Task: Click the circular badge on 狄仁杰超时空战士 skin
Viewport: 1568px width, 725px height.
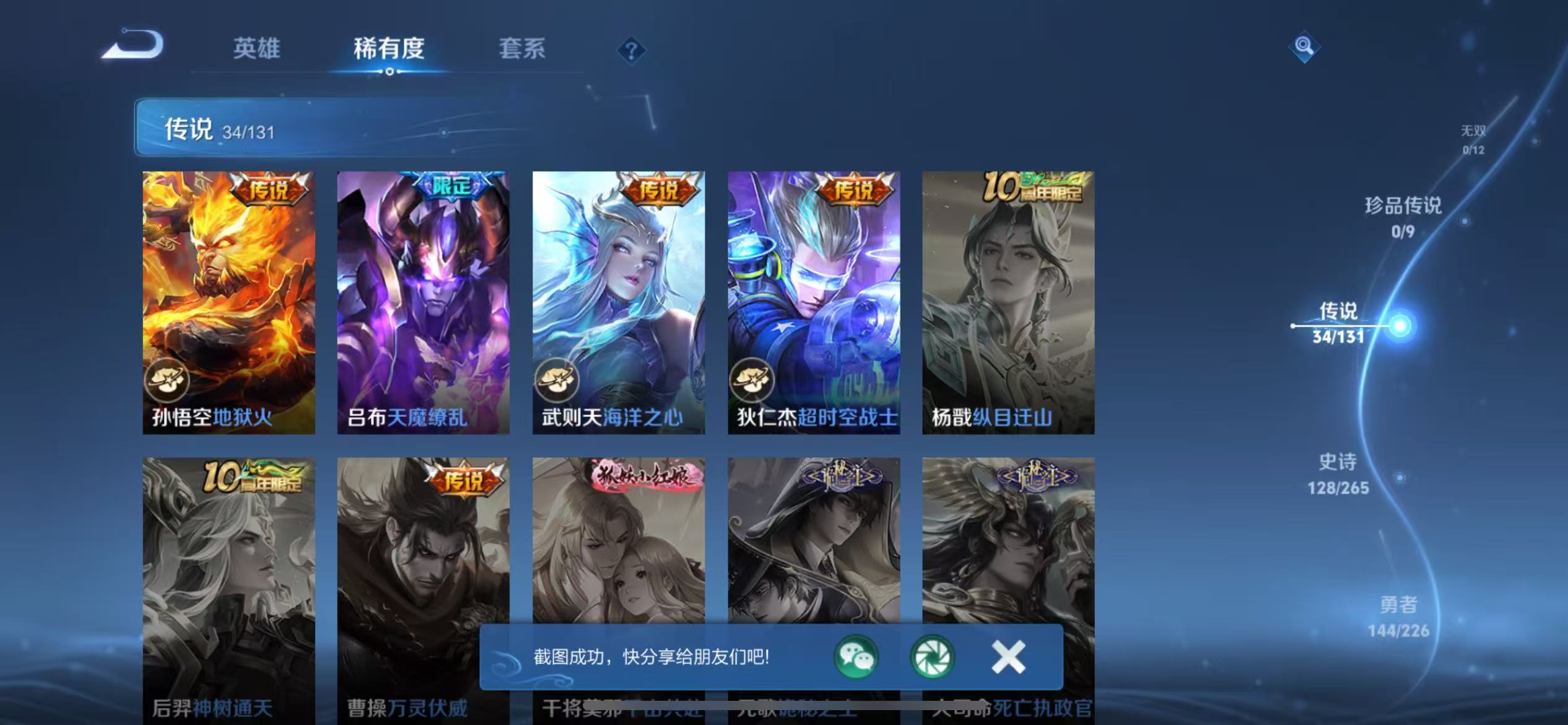Action: coord(753,380)
